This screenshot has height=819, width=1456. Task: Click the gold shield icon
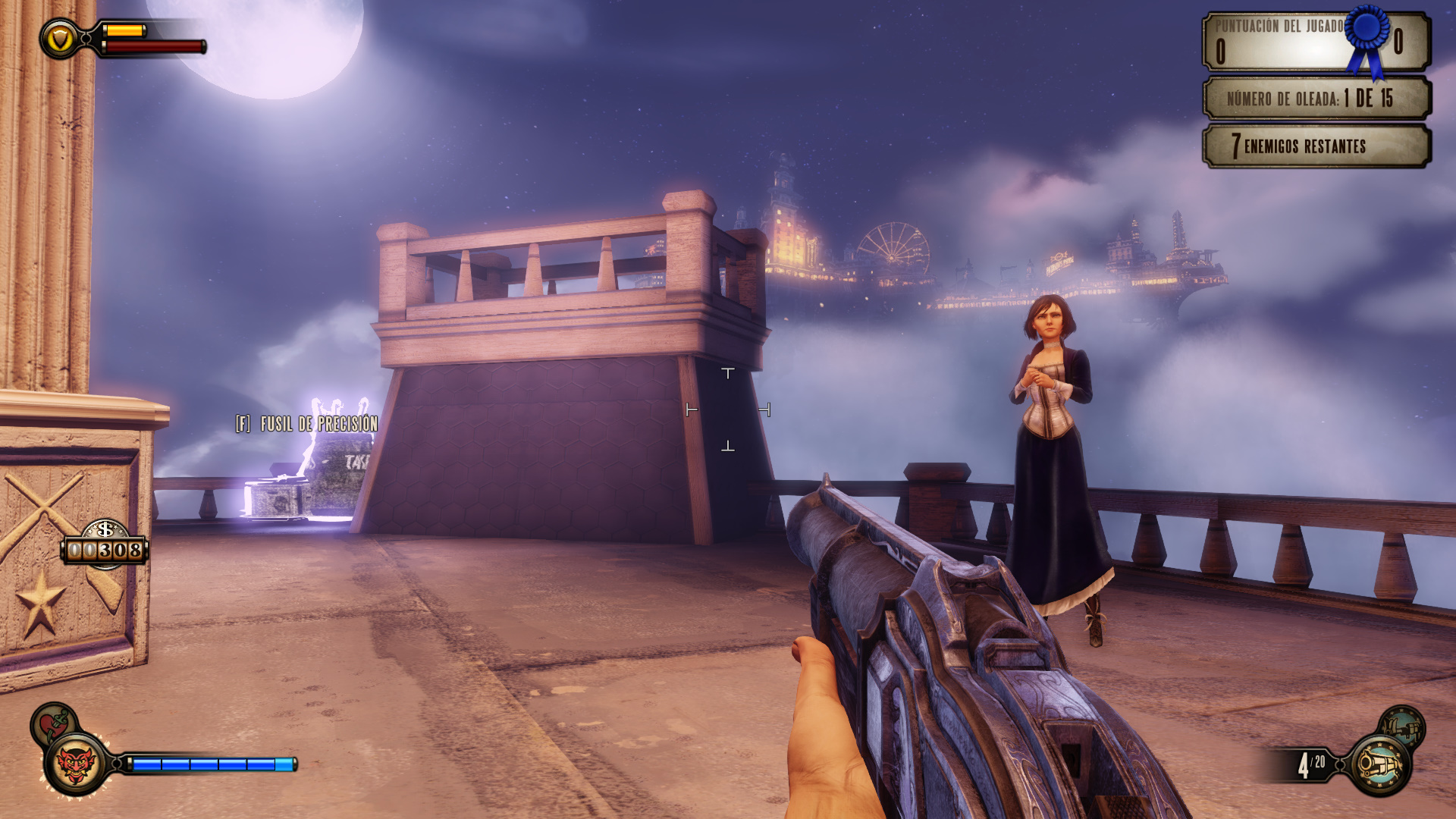pos(59,39)
